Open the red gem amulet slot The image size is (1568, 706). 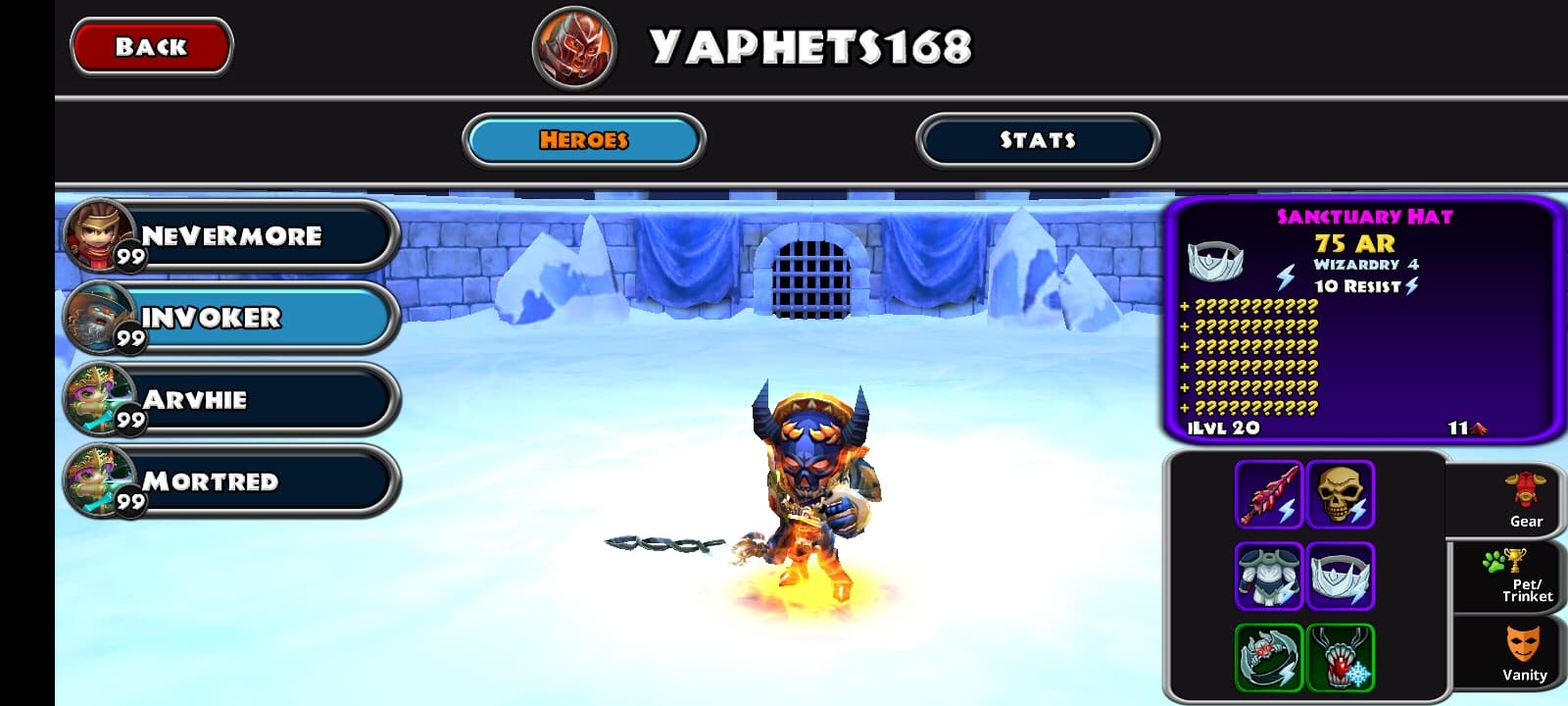[x=1340, y=657]
